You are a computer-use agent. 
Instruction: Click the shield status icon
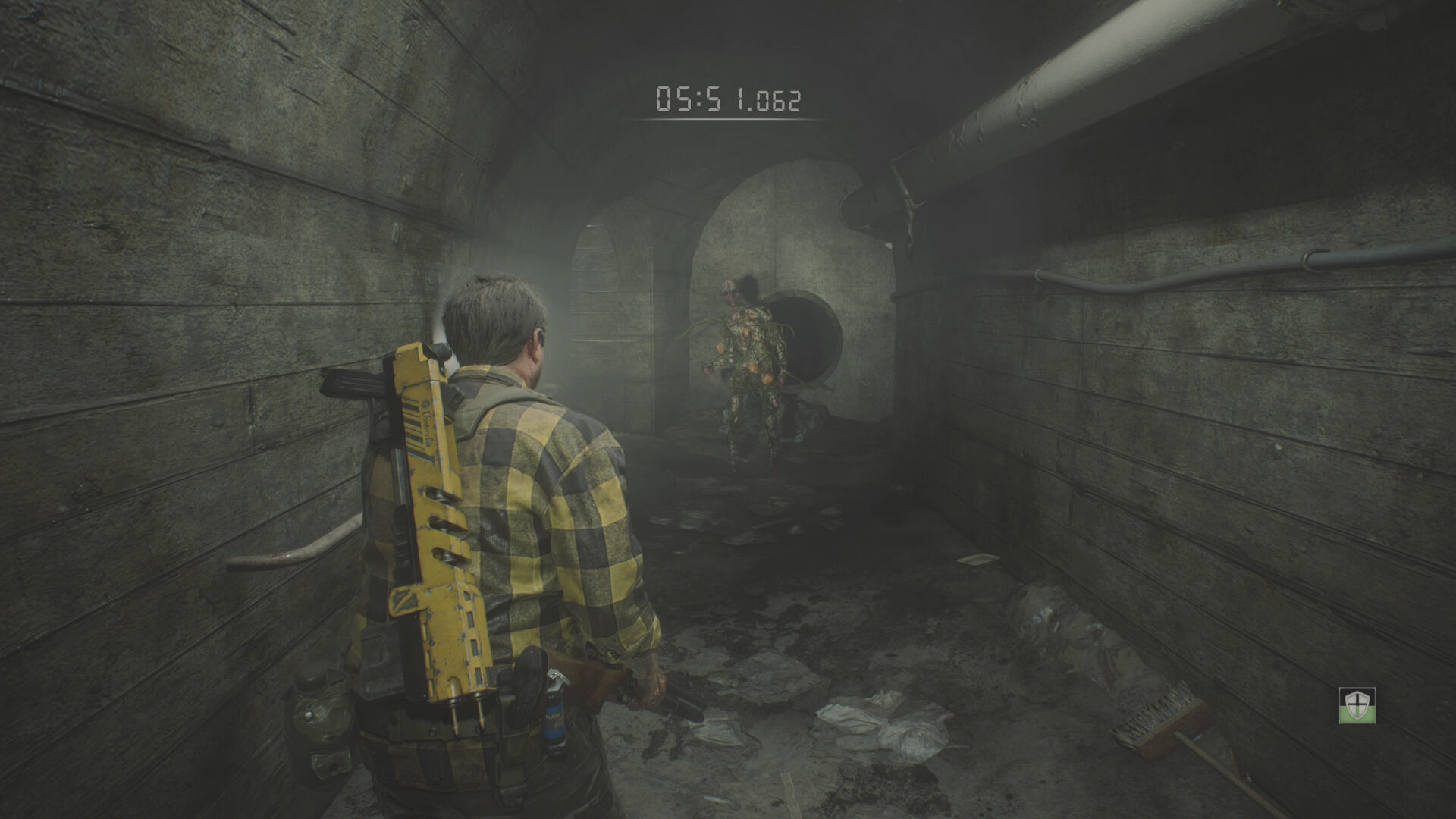coord(1357,704)
